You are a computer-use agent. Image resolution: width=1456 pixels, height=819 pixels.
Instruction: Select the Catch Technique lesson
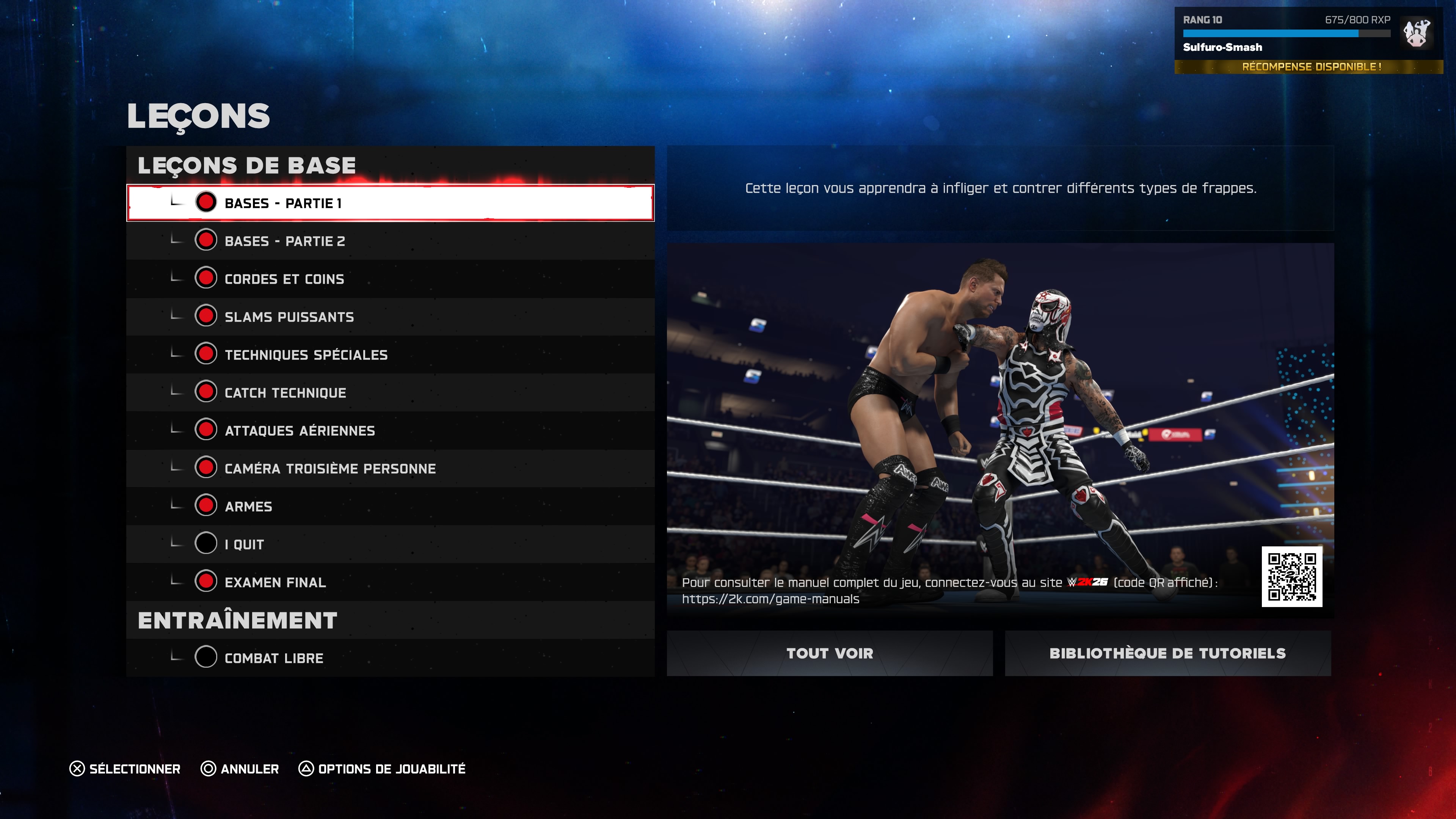coord(390,392)
